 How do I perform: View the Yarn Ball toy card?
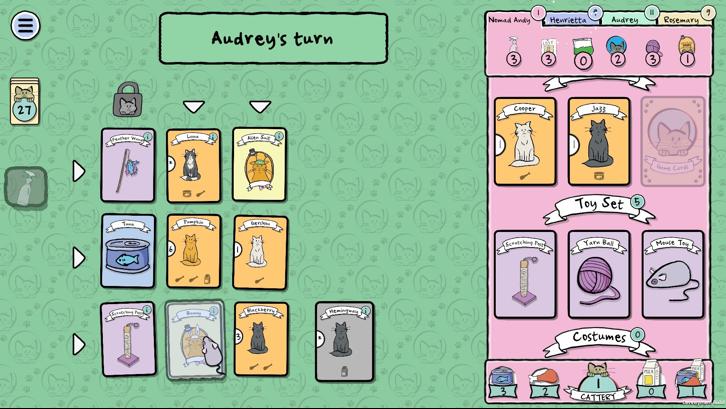tap(598, 274)
